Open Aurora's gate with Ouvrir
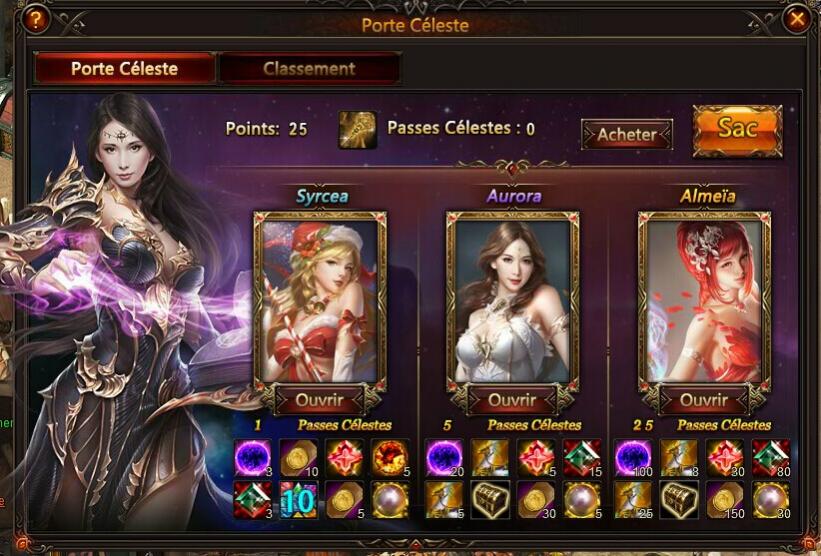Viewport: 821px width, 556px height. point(512,400)
